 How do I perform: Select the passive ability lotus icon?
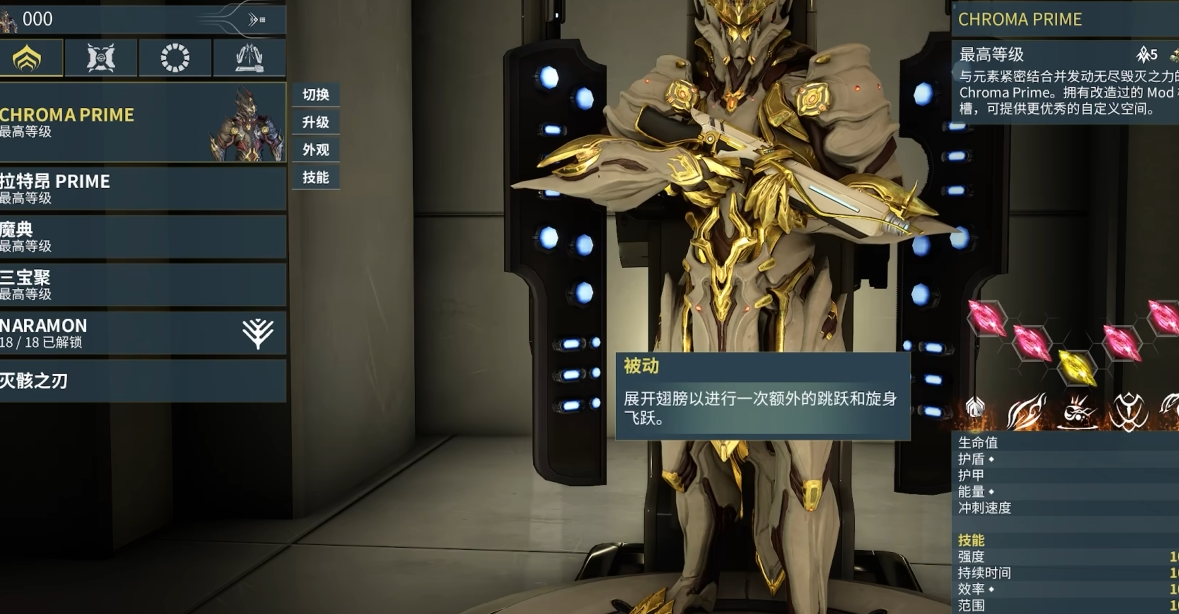click(975, 409)
